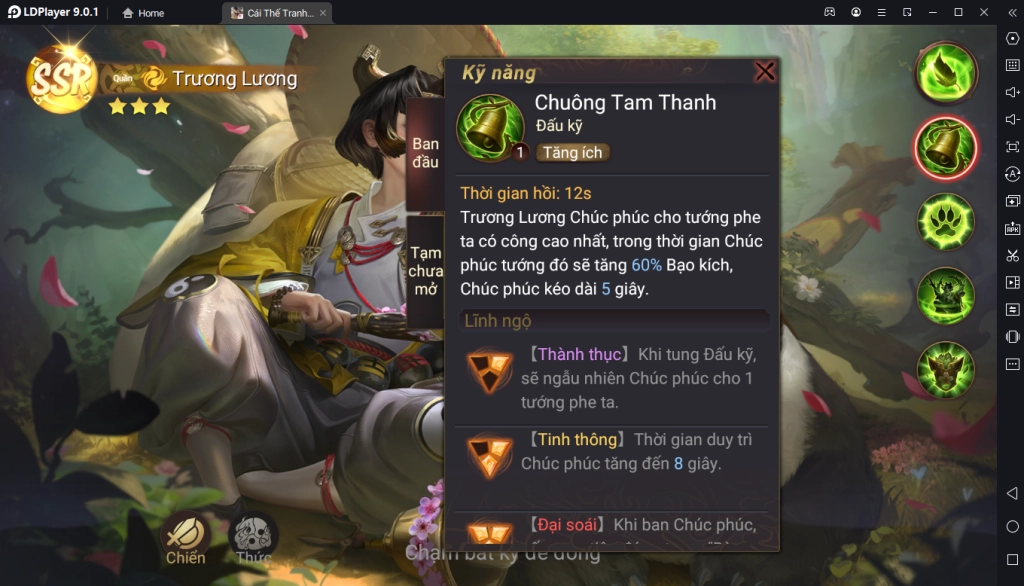The image size is (1024, 586).
Task: Go to LDPlayer Home tab
Action: click(x=143, y=13)
